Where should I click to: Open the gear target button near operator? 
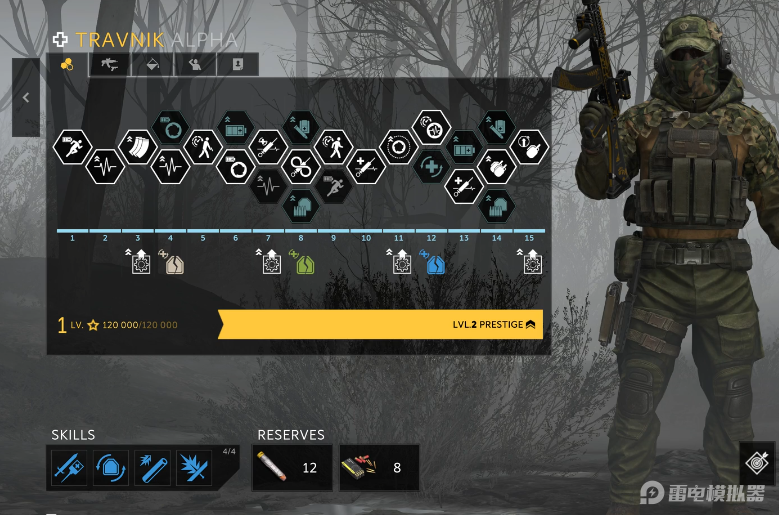[x=758, y=463]
